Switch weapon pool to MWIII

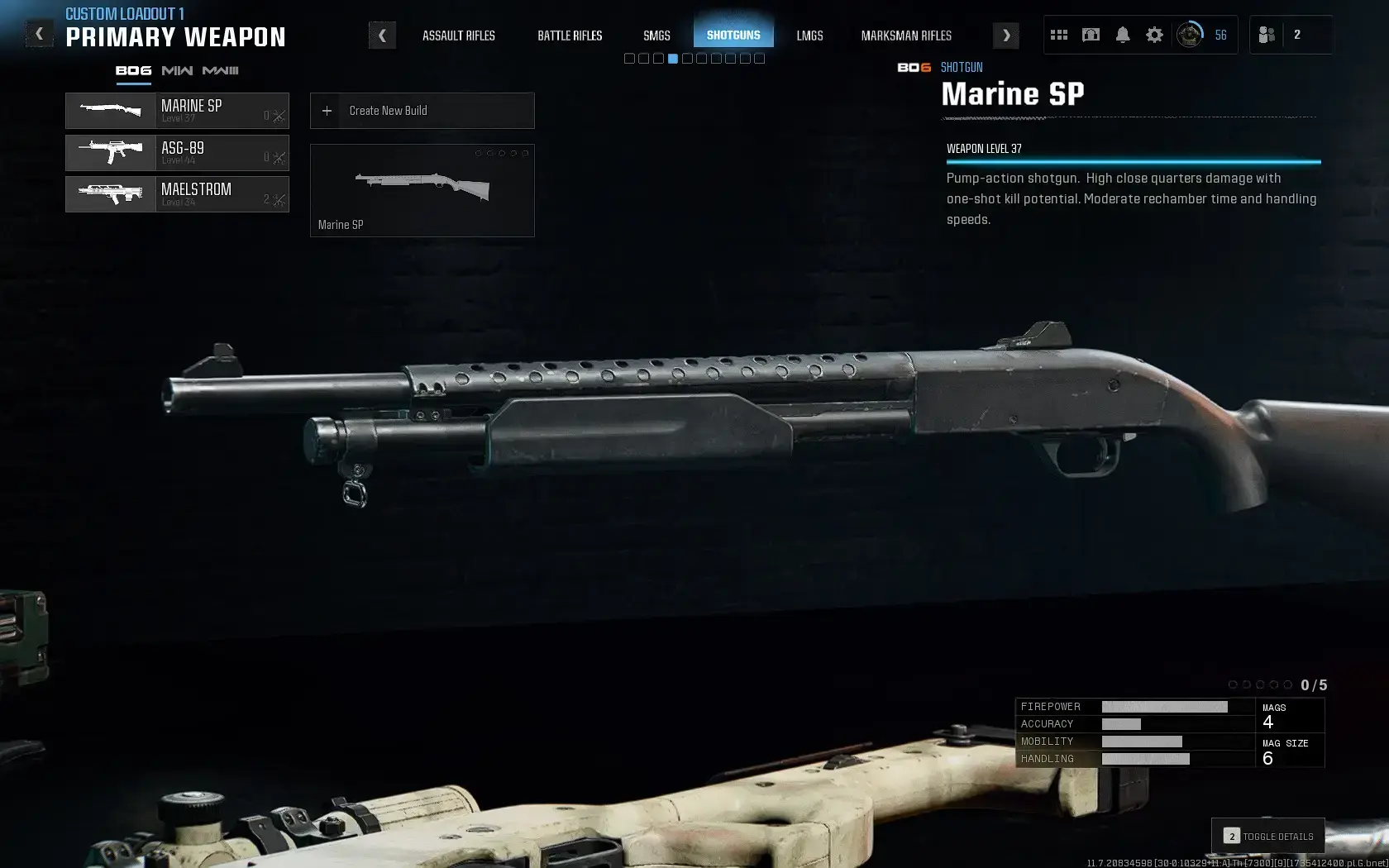pos(221,71)
